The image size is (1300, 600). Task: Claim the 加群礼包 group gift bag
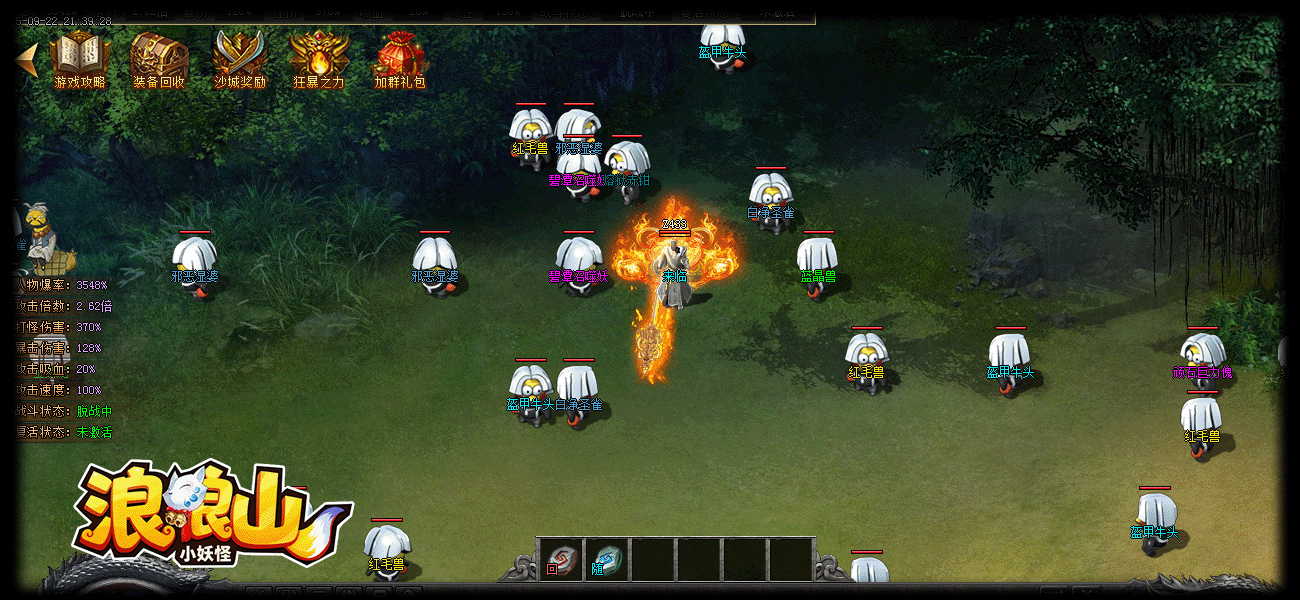(400, 58)
